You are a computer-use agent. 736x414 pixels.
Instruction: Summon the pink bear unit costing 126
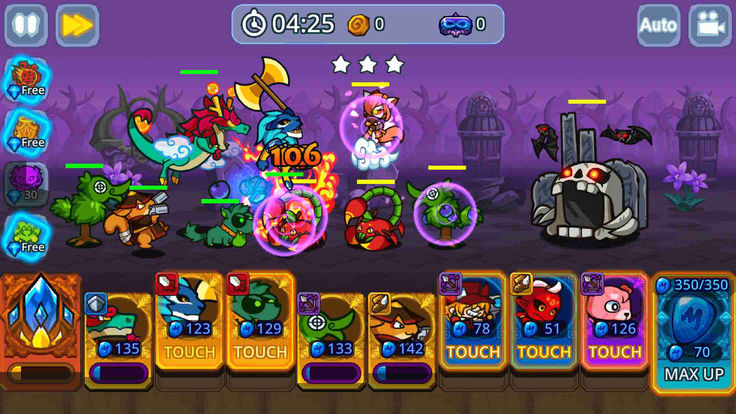click(x=614, y=322)
